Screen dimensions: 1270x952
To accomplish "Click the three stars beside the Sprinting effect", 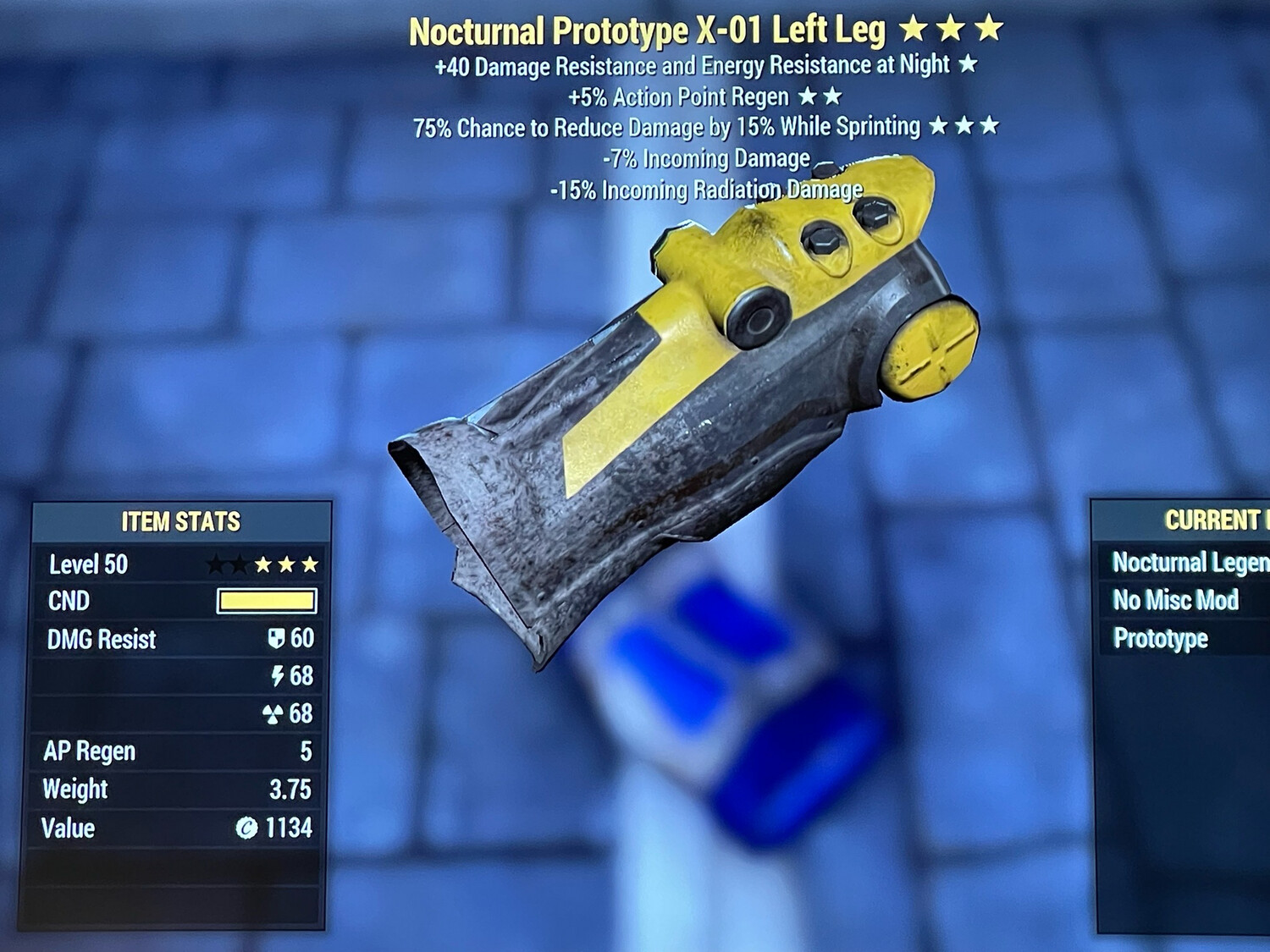I will (964, 126).
